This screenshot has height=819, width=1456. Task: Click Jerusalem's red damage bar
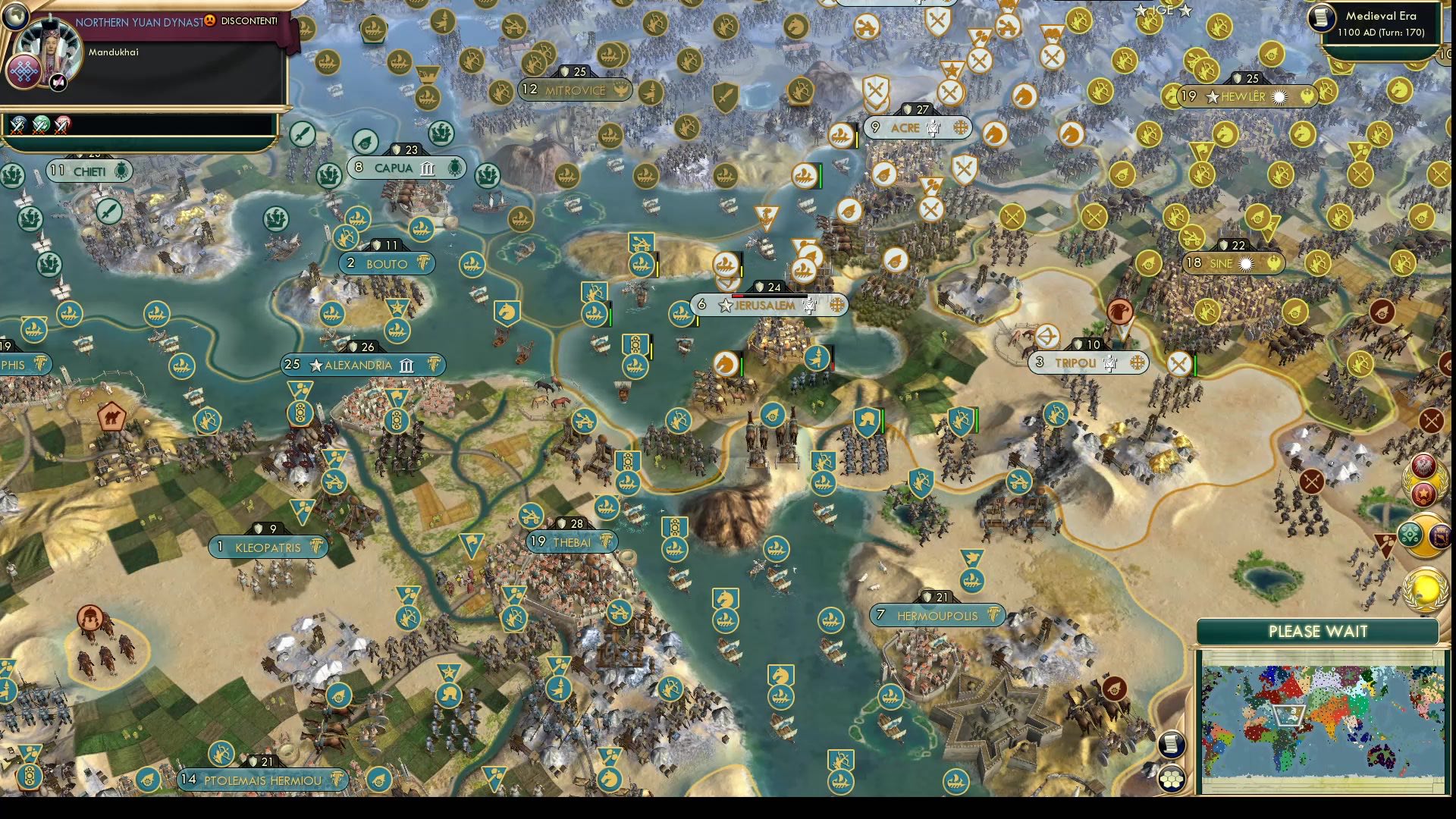coord(738,296)
